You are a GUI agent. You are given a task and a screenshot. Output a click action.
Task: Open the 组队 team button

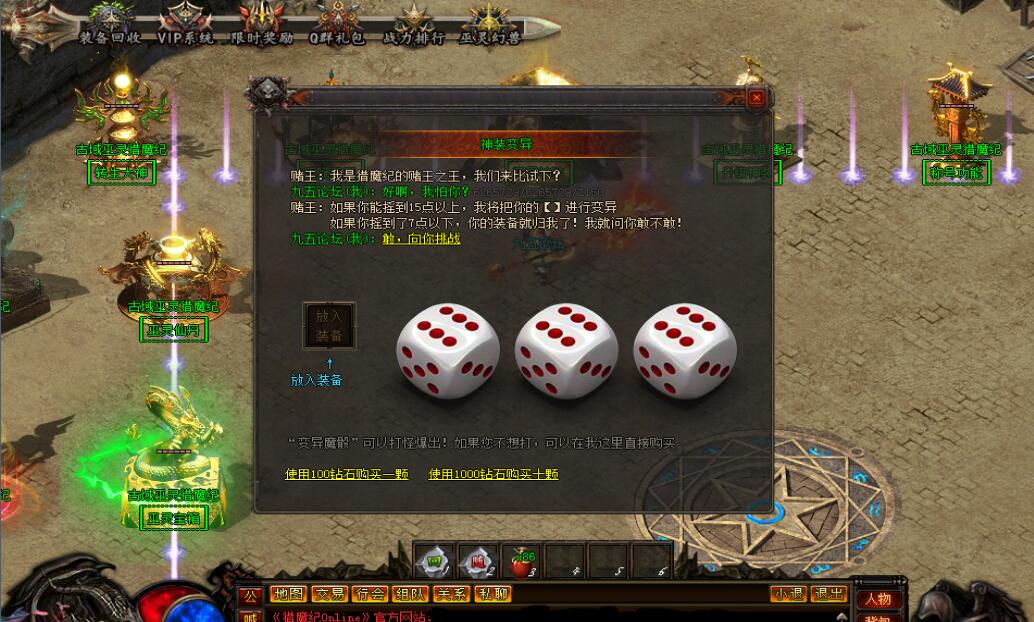tap(410, 594)
